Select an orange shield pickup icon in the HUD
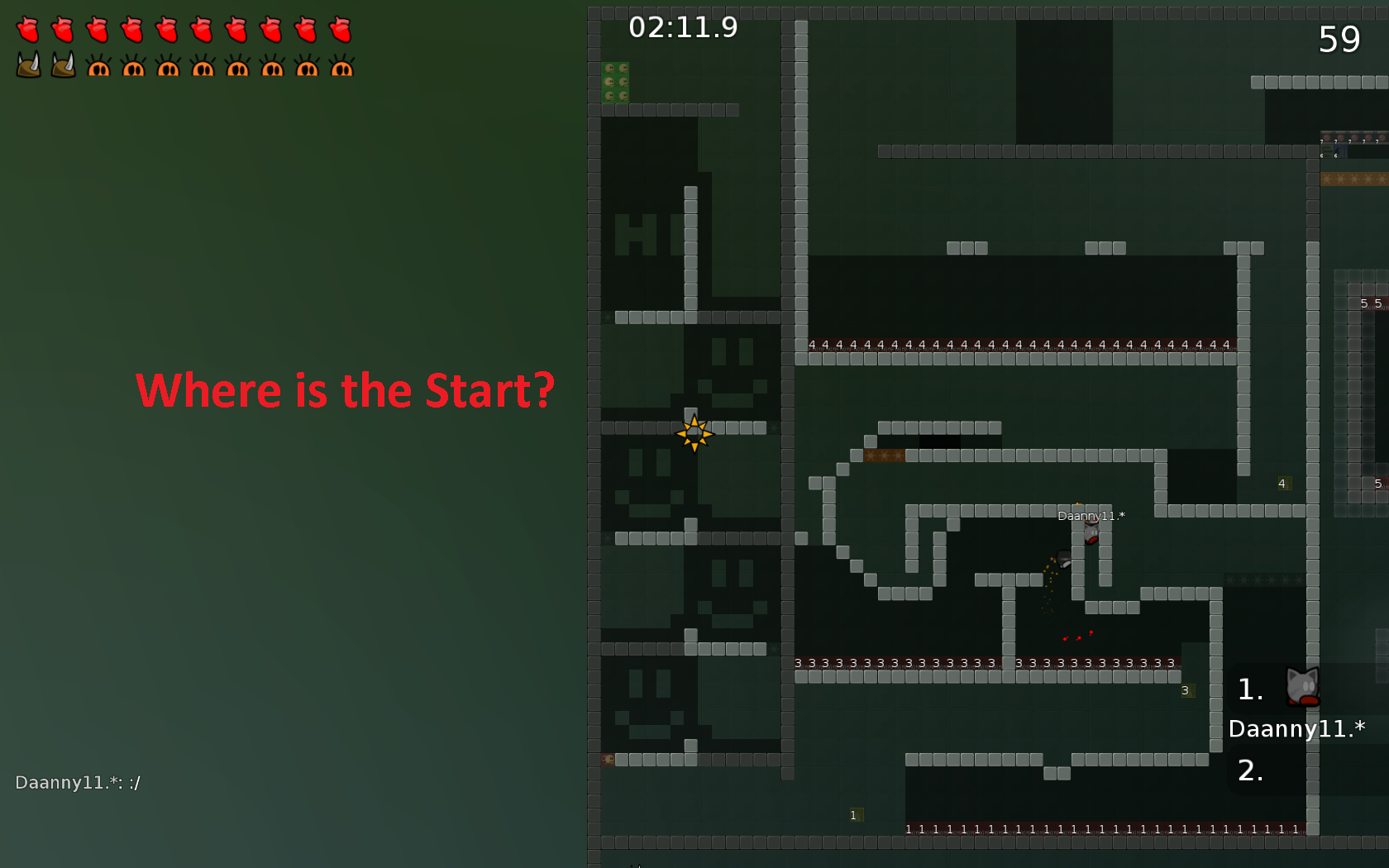 pos(98,65)
